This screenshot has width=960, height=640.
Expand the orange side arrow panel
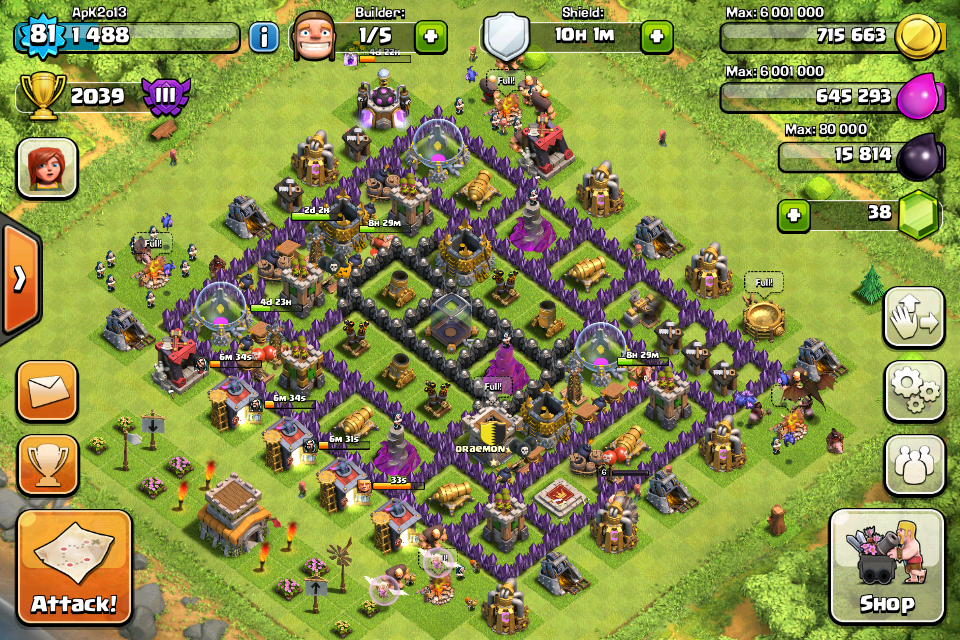point(18,278)
